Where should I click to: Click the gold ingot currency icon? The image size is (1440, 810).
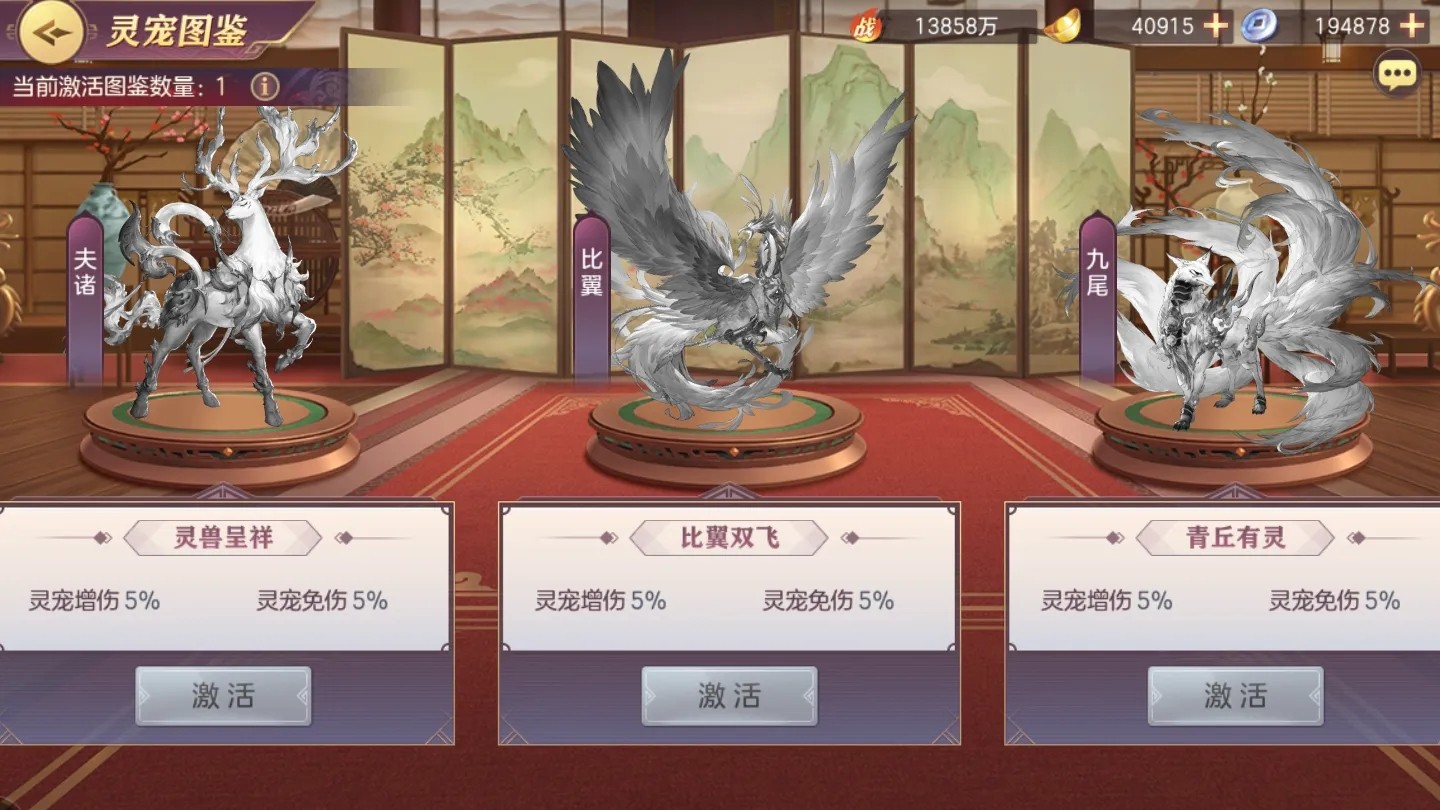[1064, 28]
